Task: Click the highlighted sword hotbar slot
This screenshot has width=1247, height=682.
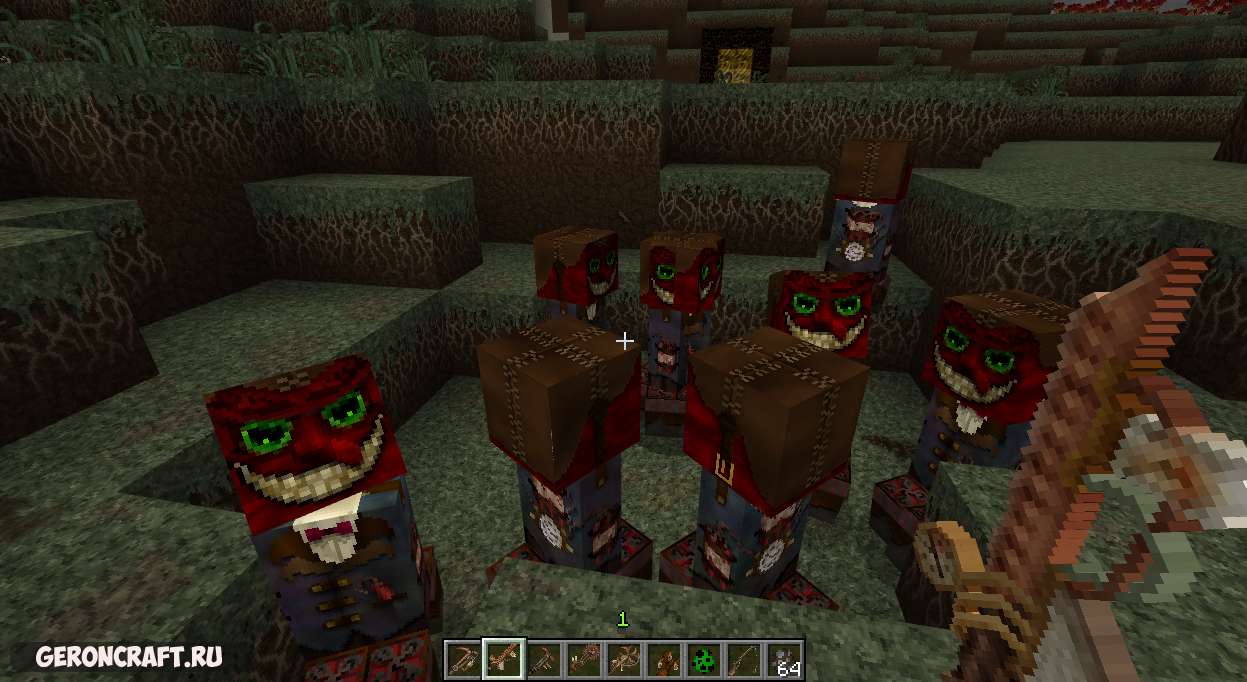Action: tap(502, 660)
